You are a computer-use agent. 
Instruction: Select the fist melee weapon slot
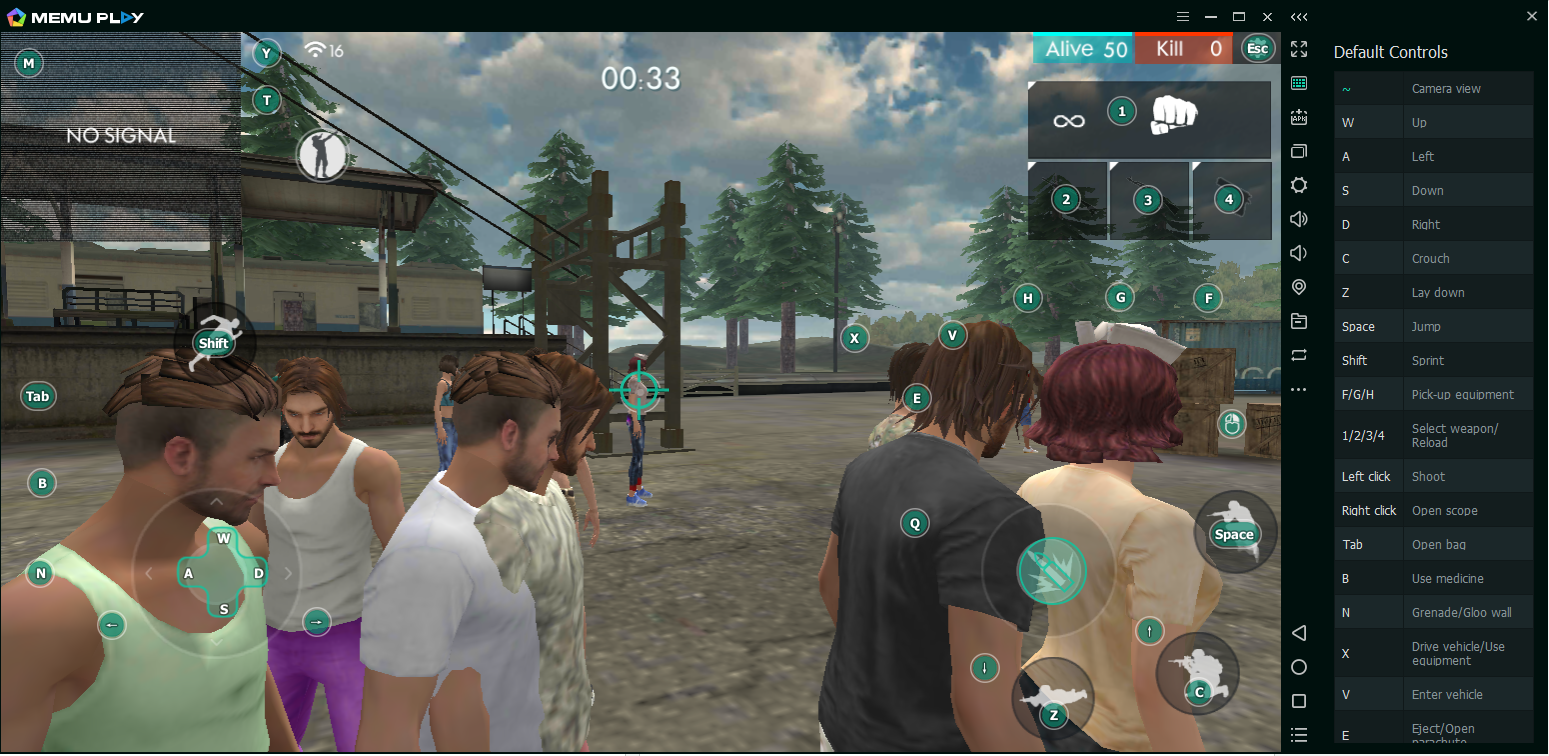1149,120
